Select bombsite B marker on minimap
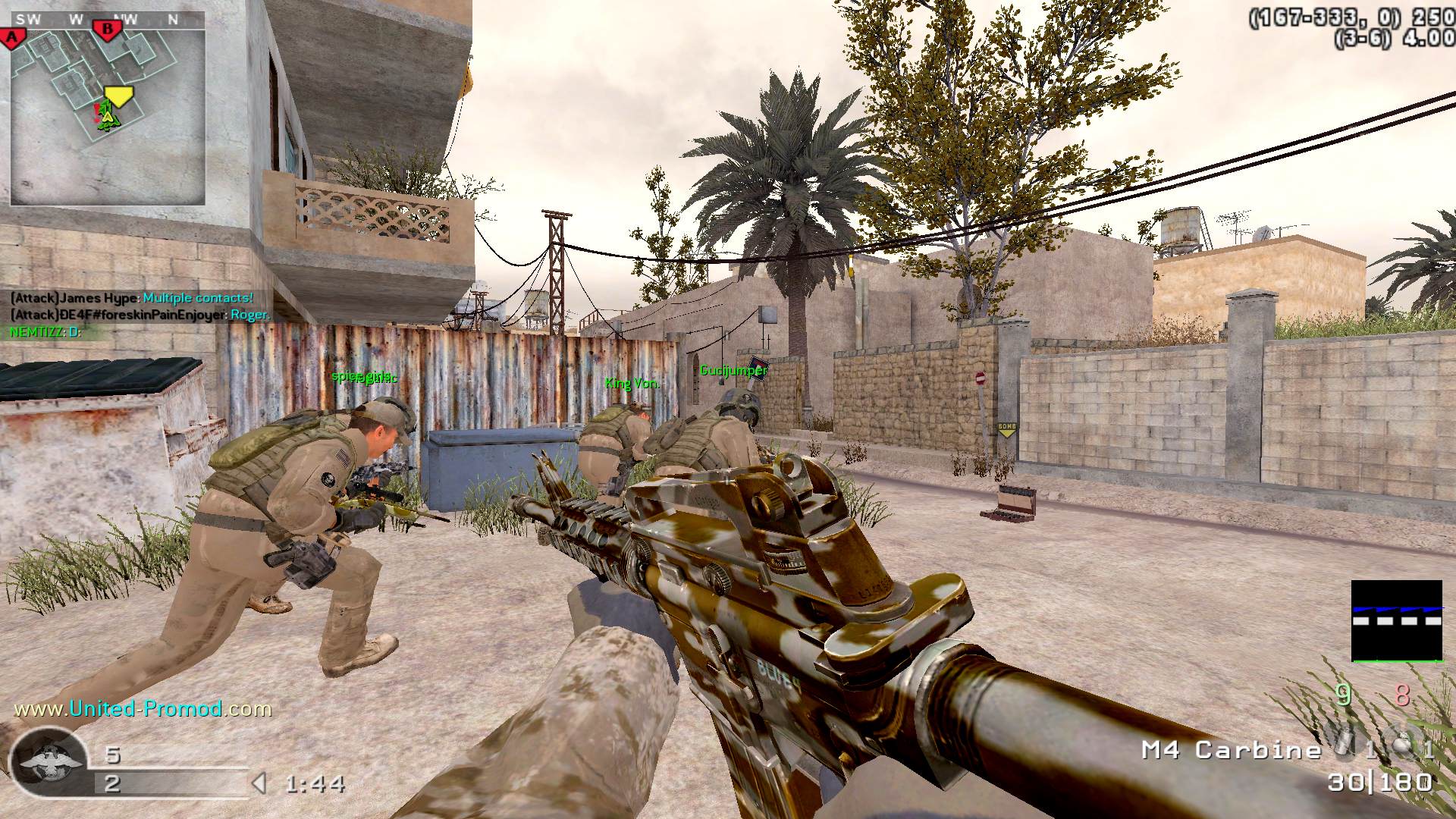Viewport: 1456px width, 819px height. (107, 30)
